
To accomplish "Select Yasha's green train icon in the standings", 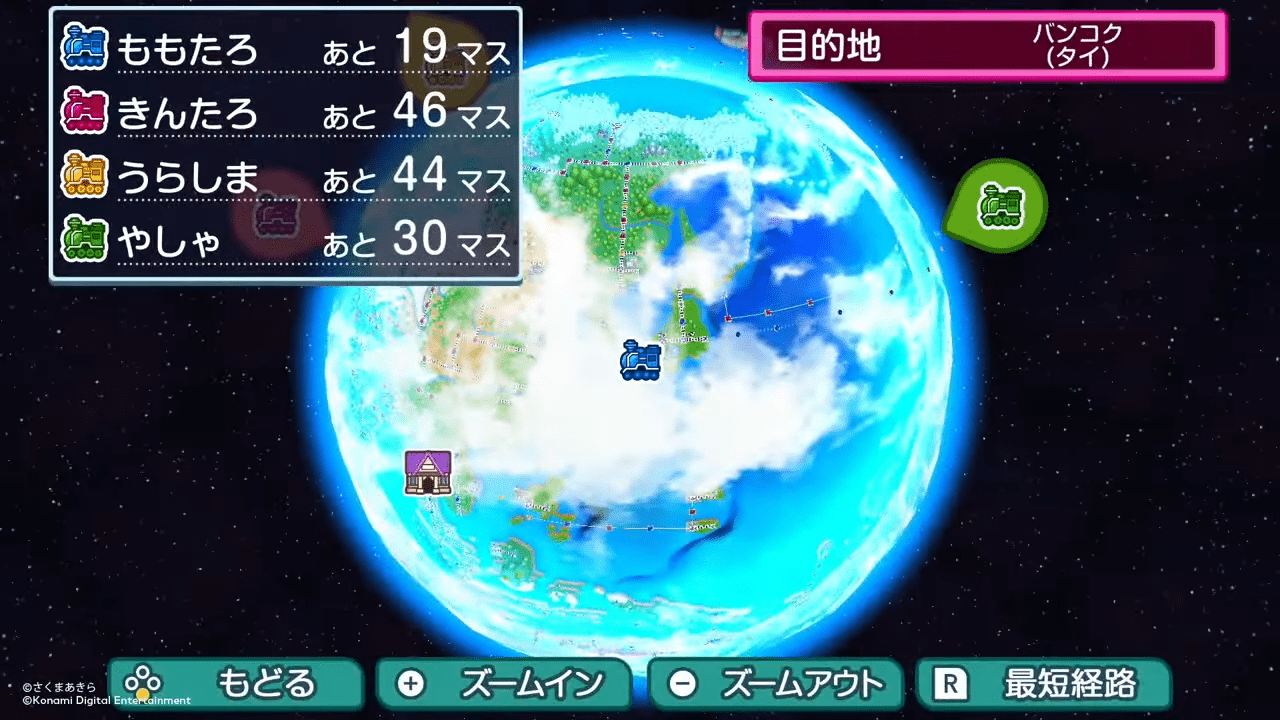I will 84,240.
